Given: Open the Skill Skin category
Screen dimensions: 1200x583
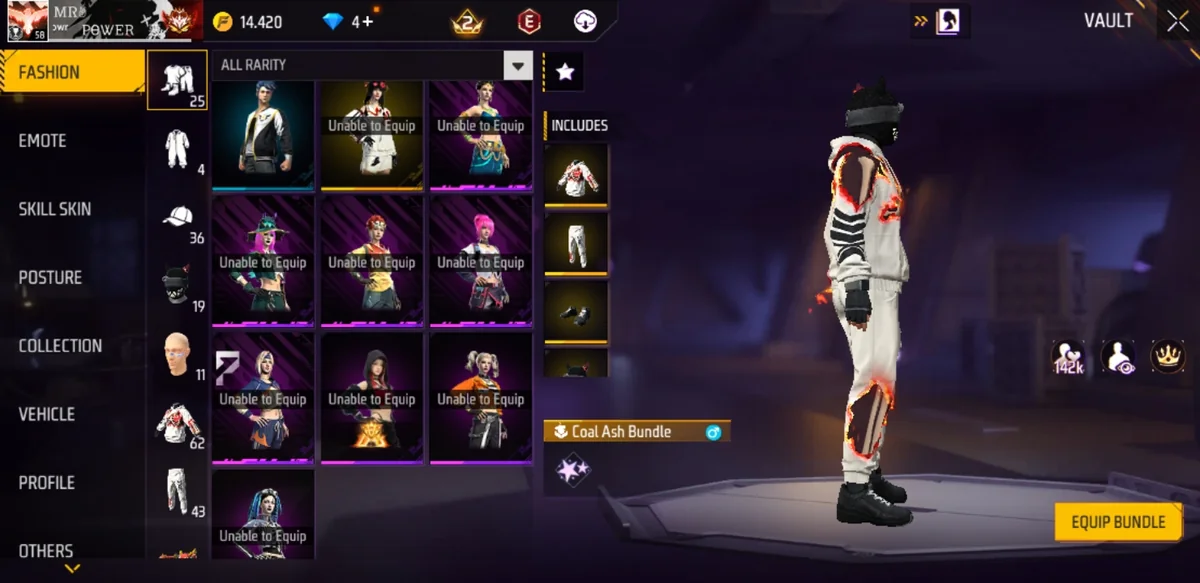Looking at the screenshot, I should coord(55,209).
